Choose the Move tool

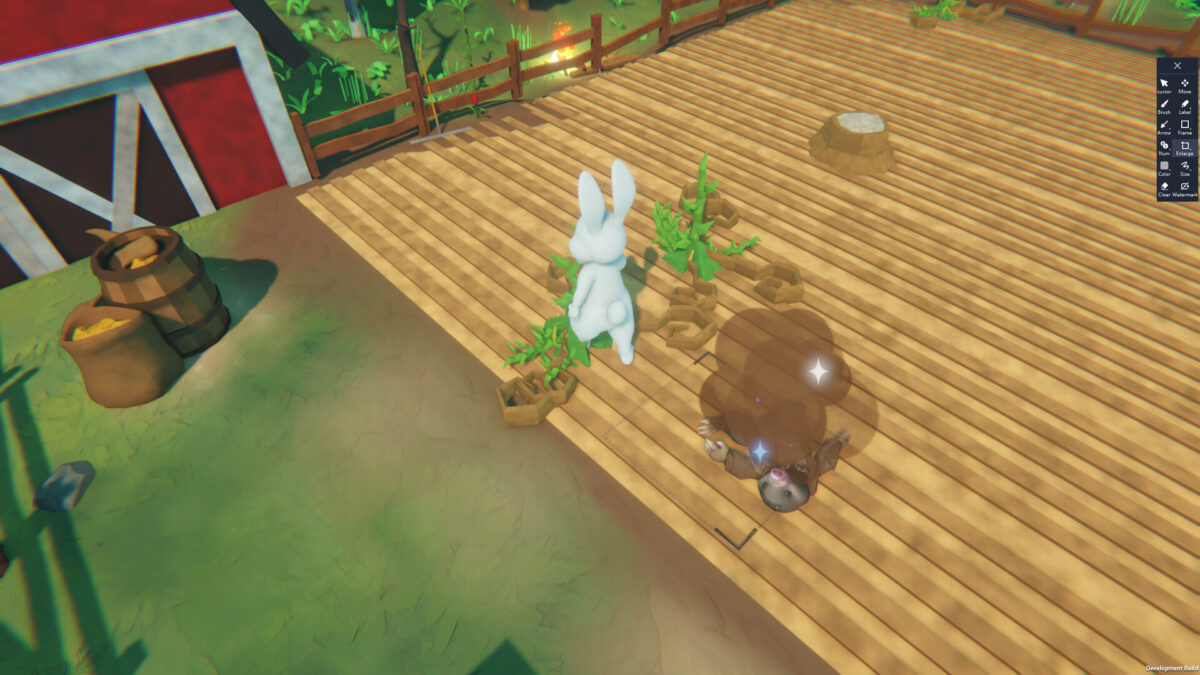tap(1185, 84)
